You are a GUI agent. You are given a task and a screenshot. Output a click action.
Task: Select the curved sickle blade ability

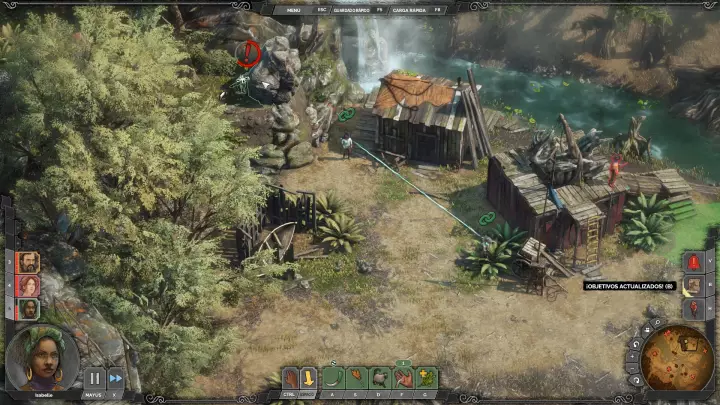[333, 378]
